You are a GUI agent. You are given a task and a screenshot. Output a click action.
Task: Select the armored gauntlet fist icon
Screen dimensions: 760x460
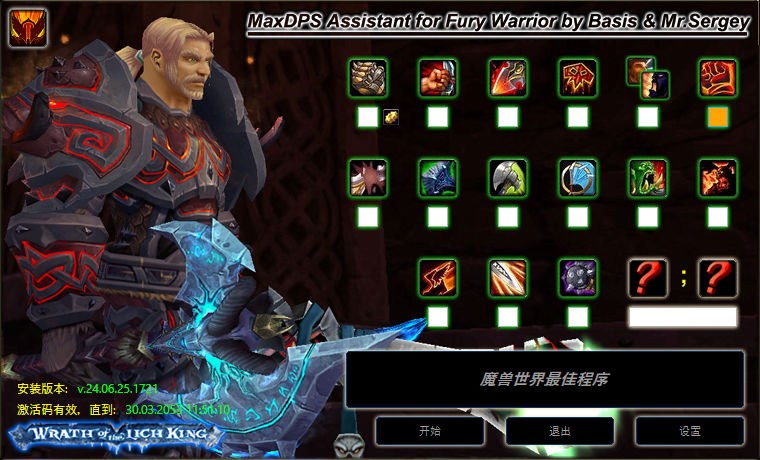pos(368,77)
